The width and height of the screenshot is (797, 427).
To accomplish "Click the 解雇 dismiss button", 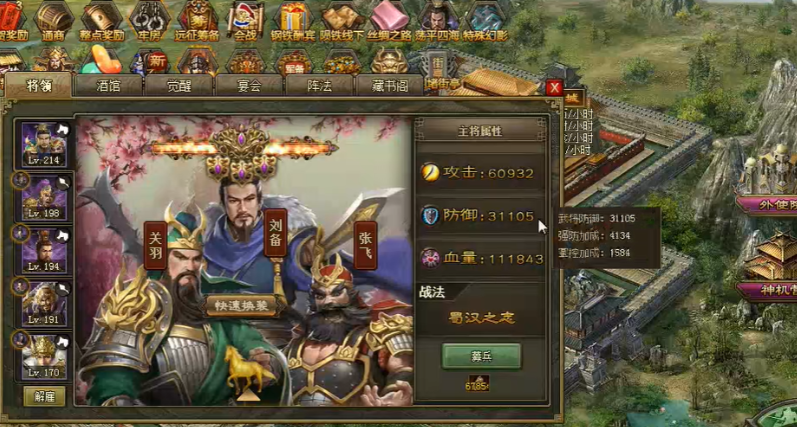I will point(44,396).
